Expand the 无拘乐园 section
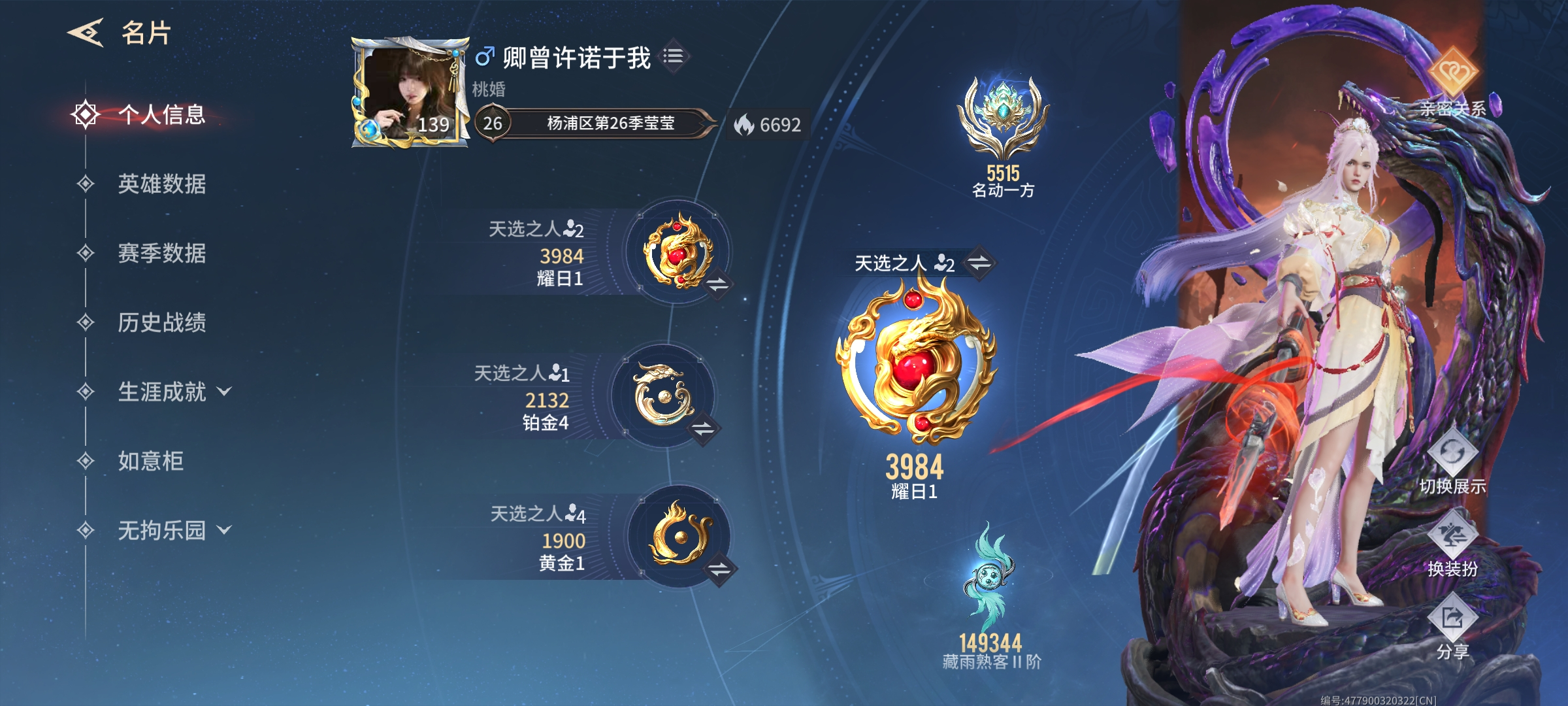The width and height of the screenshot is (1568, 706). click(162, 531)
